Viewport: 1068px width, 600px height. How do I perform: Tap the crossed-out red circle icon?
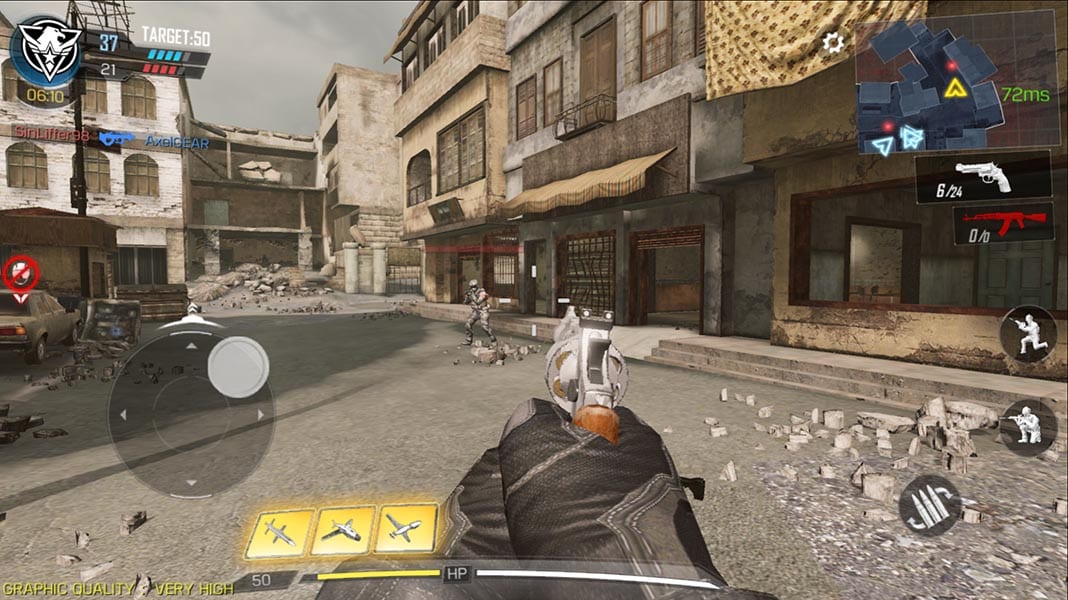tap(20, 272)
